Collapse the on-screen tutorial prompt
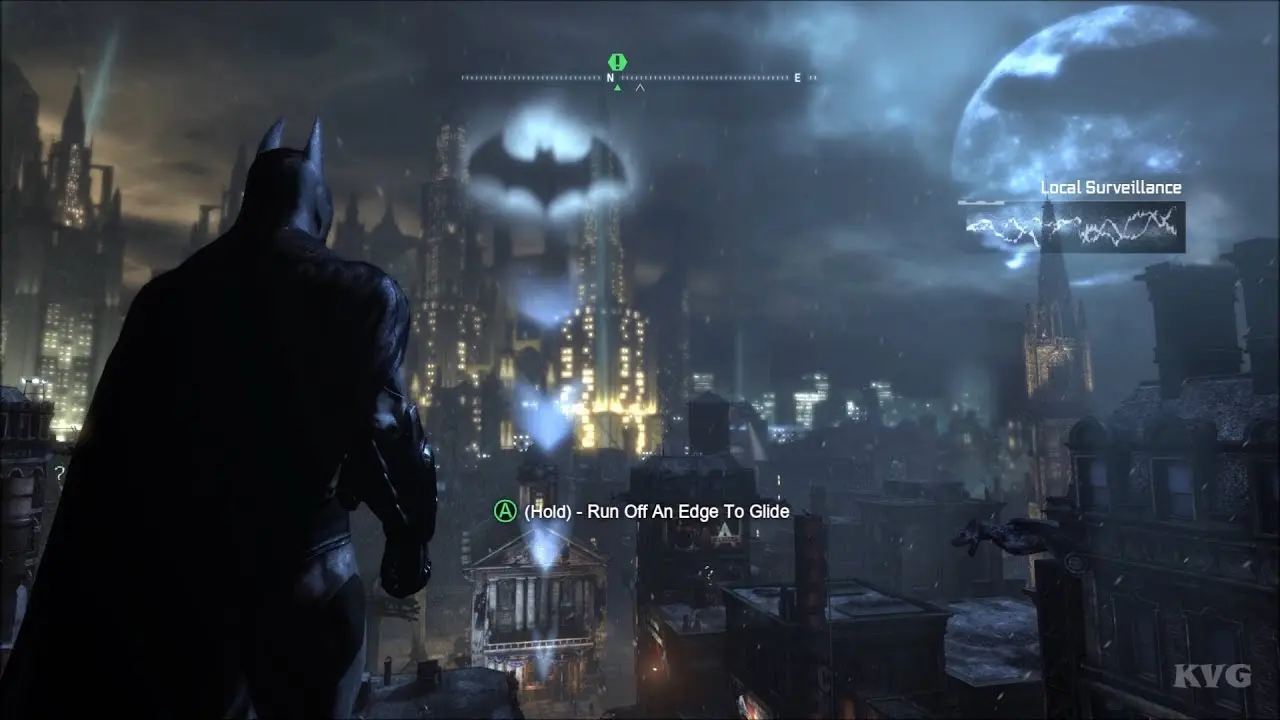The height and width of the screenshot is (720, 1280). 638,511
